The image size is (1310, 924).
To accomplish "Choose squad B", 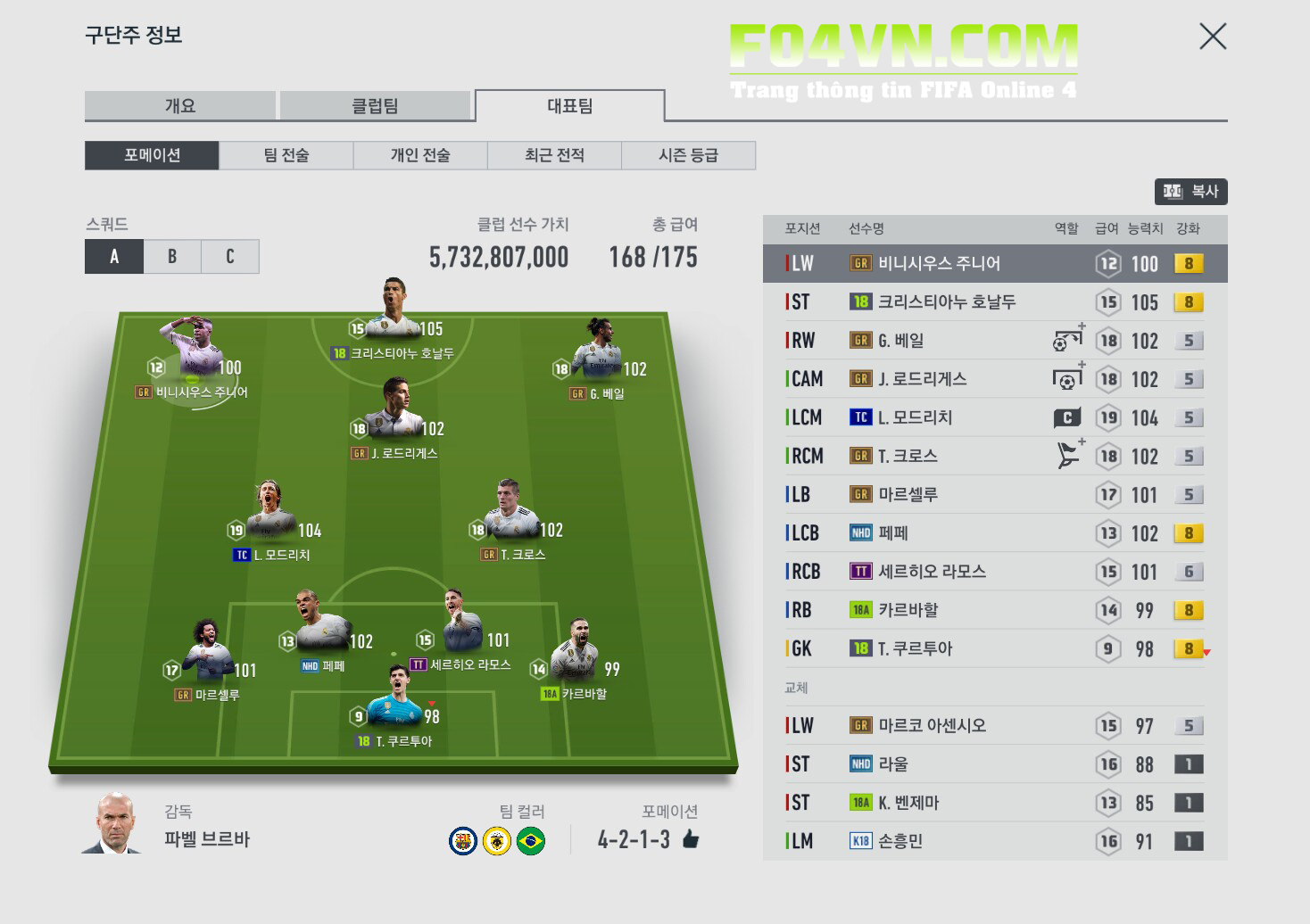I will (x=172, y=257).
